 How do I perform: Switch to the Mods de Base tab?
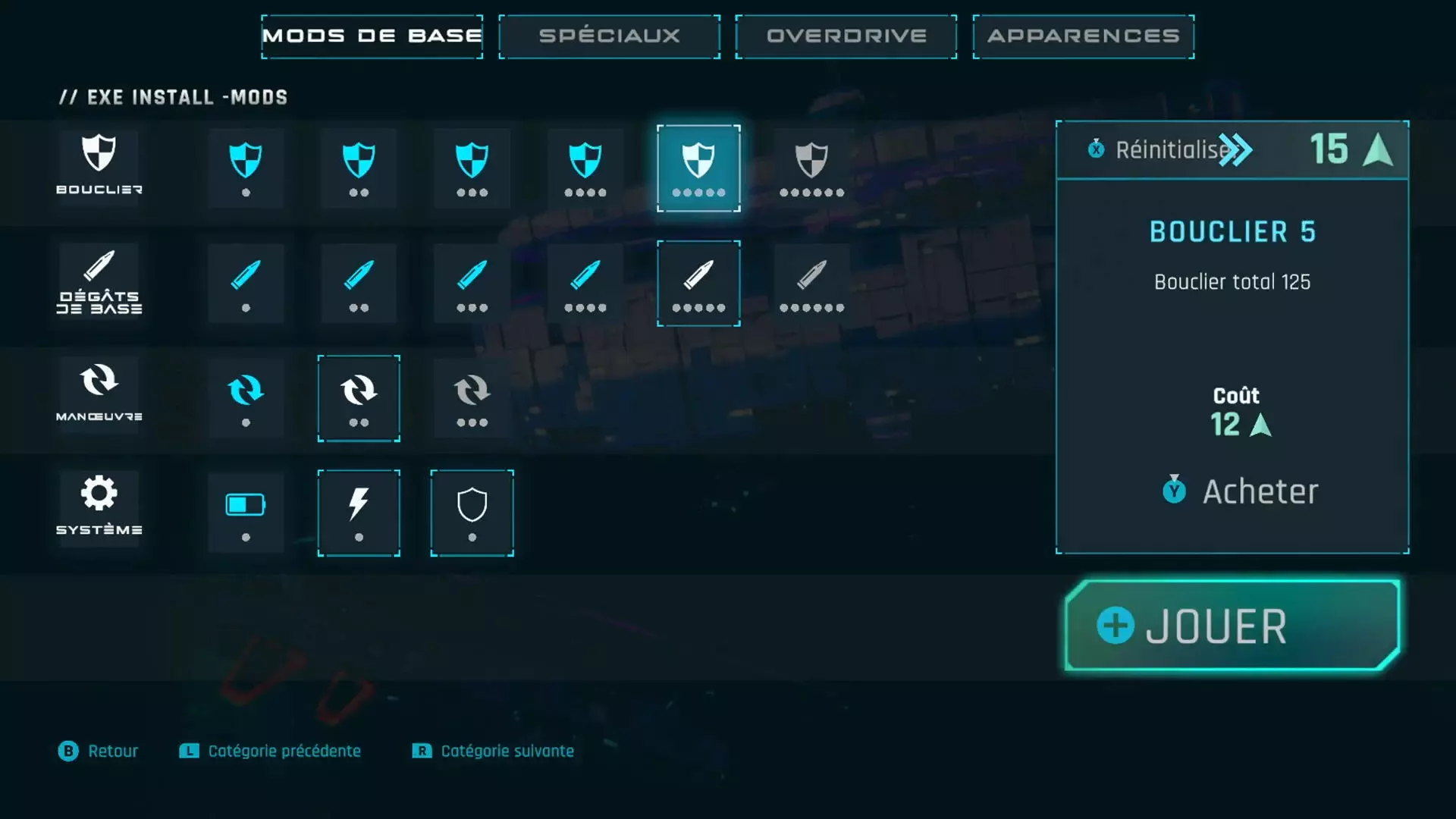click(x=372, y=36)
